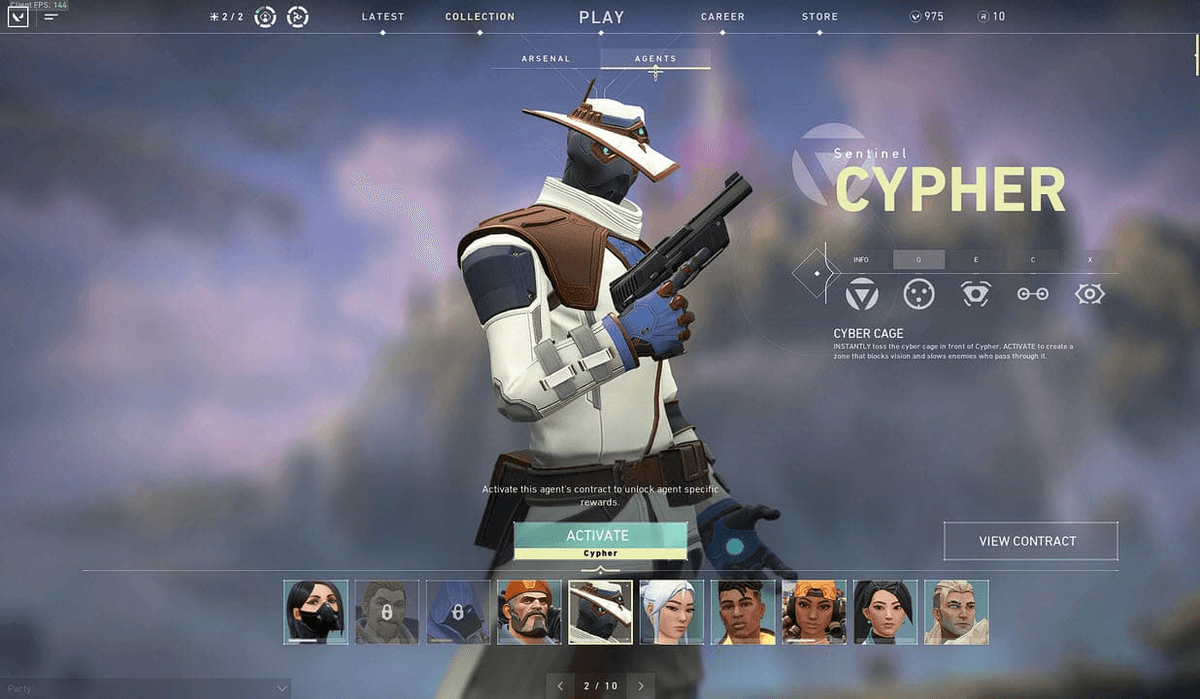
Task: Select Sova's blond-haired portrait
Action: (x=956, y=612)
